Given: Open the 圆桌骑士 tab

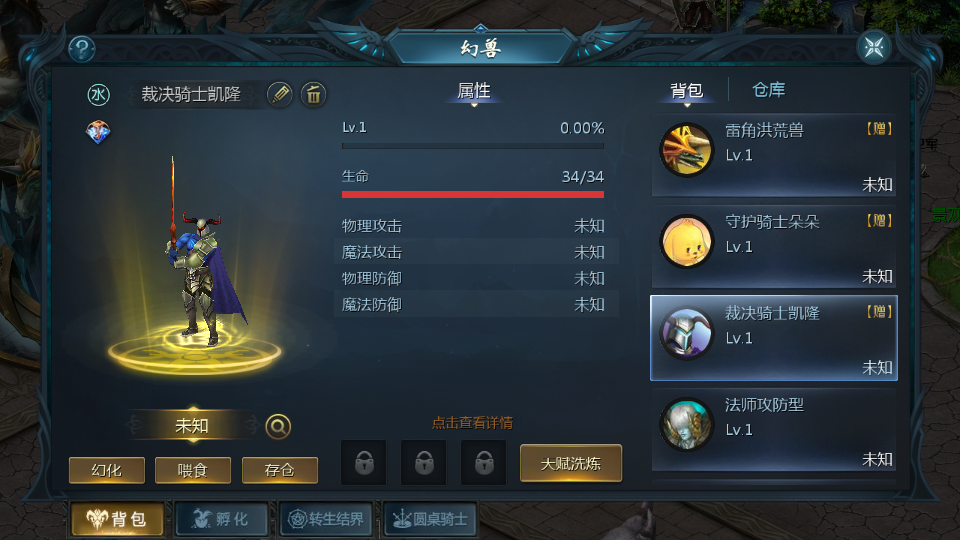Looking at the screenshot, I should 430,519.
